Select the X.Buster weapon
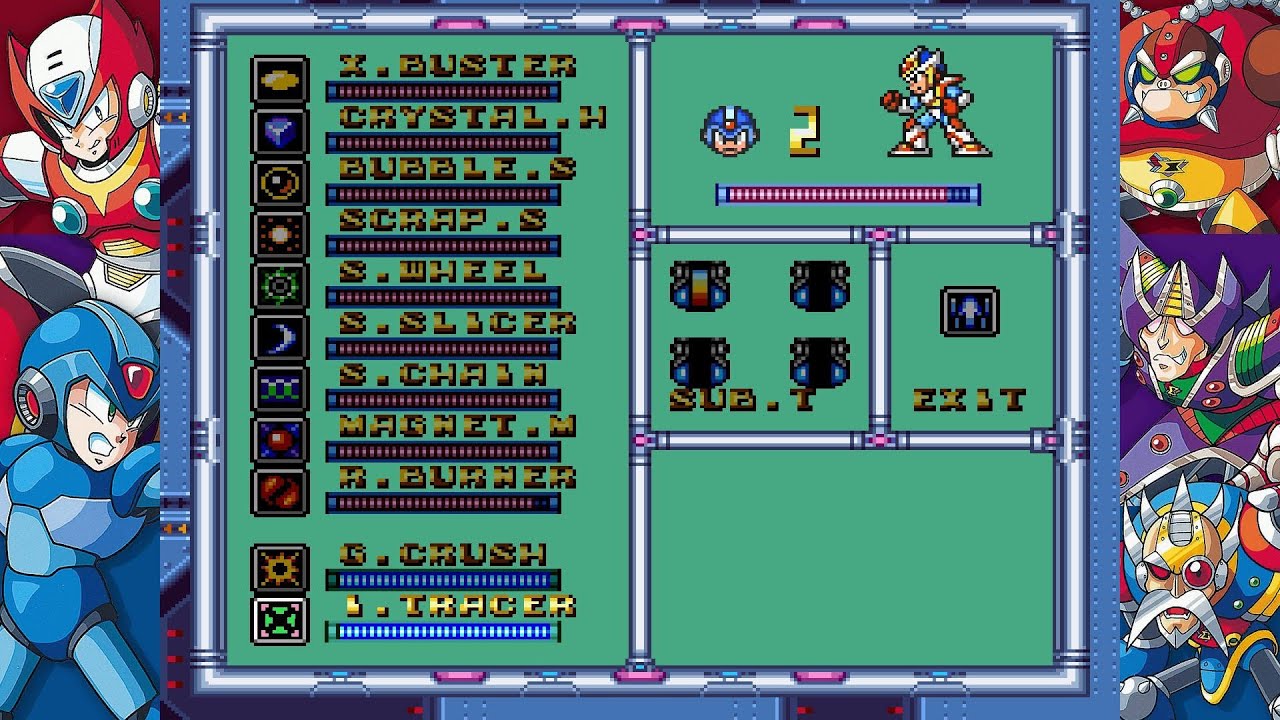 coord(457,67)
